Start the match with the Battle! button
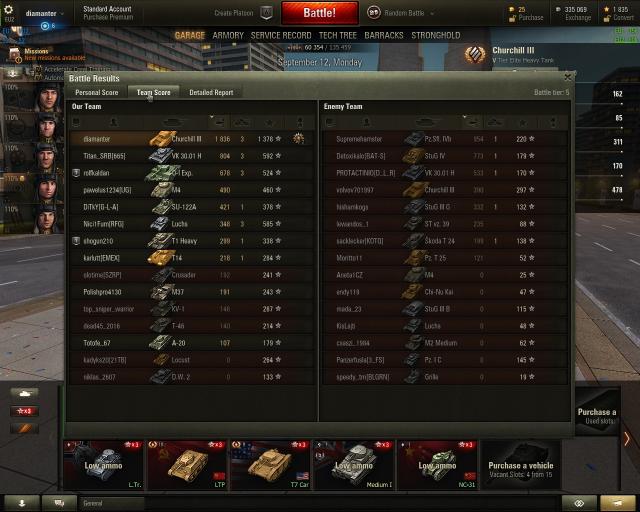Image resolution: width=640 pixels, height=512 pixels. coord(318,13)
